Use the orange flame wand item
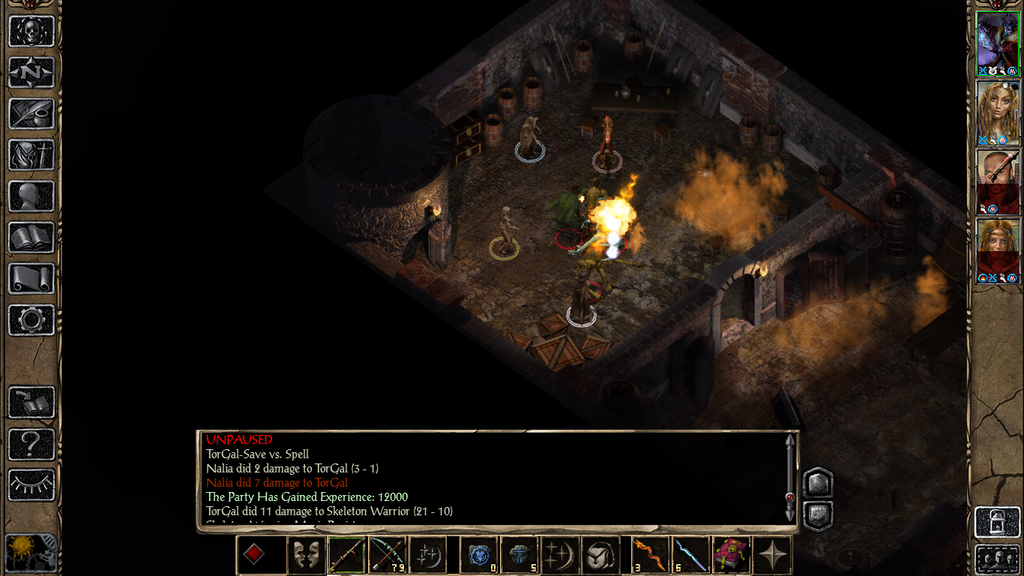1024x576 pixels. coord(650,555)
